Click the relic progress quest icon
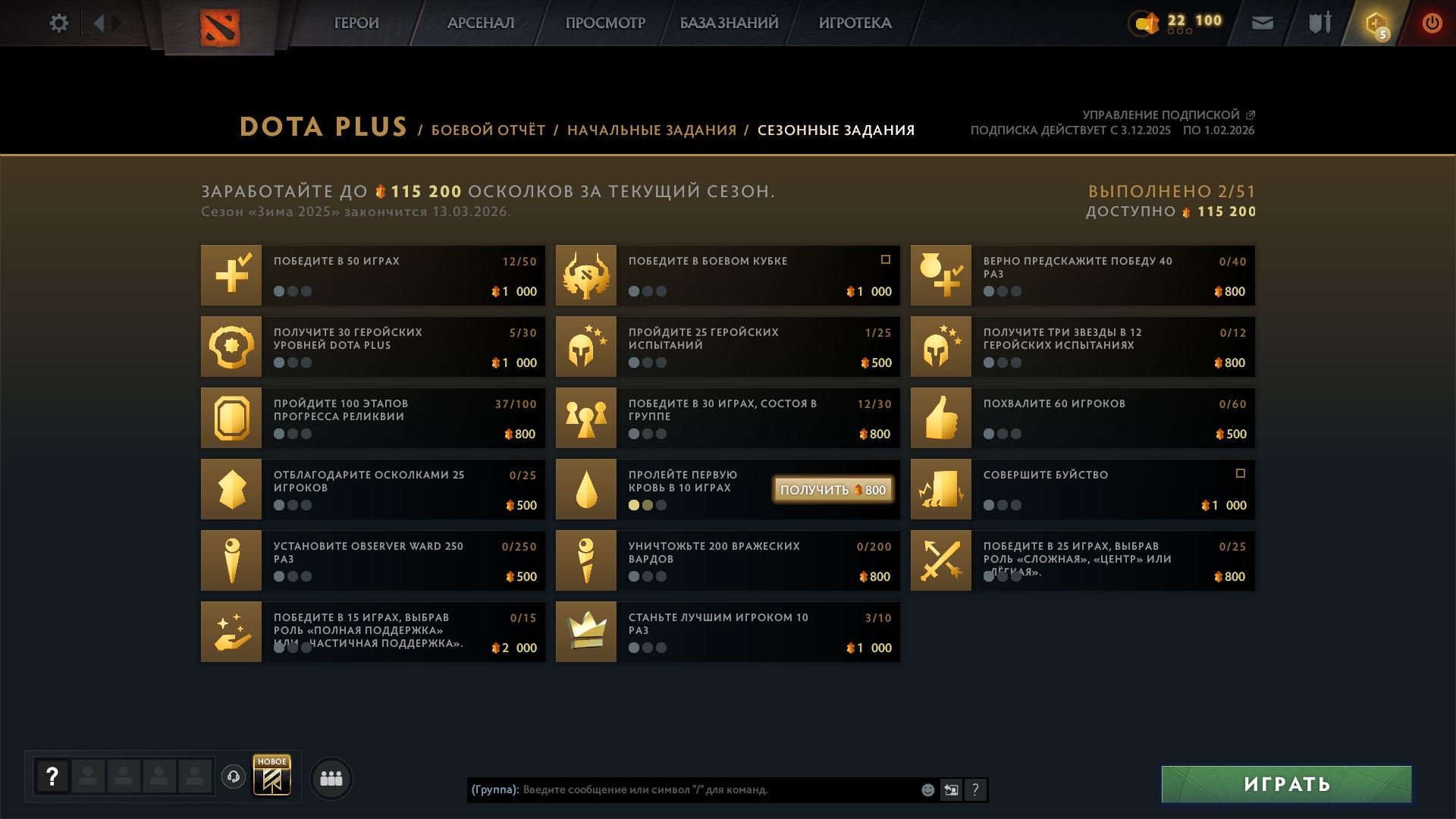This screenshot has height=819, width=1456. click(231, 418)
